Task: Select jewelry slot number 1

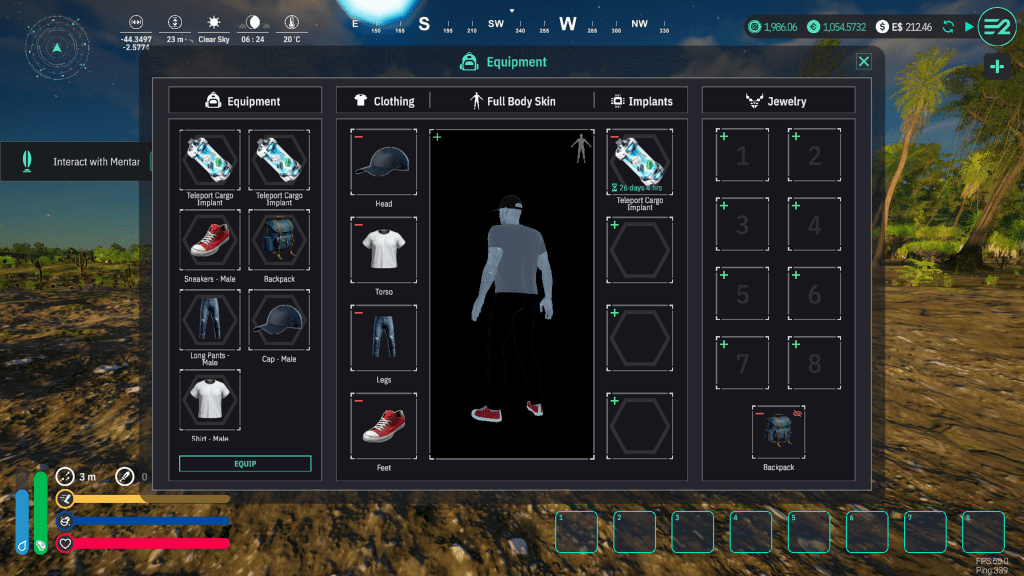Action: (x=742, y=155)
